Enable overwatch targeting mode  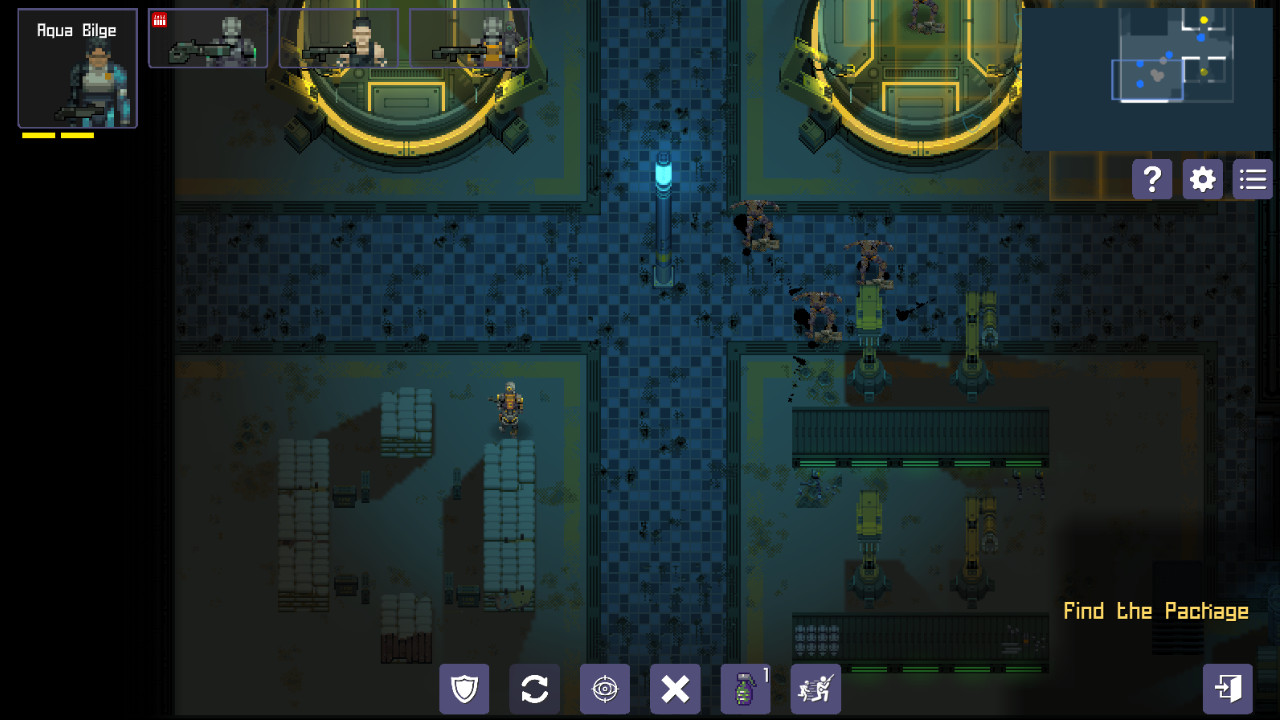click(x=604, y=689)
